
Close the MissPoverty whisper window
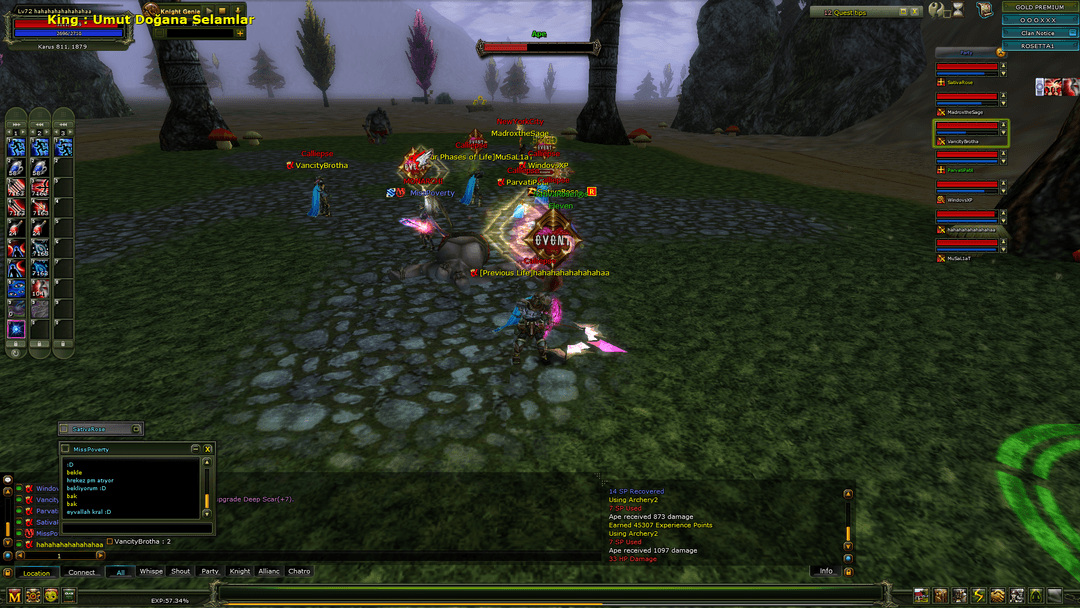click(x=207, y=449)
